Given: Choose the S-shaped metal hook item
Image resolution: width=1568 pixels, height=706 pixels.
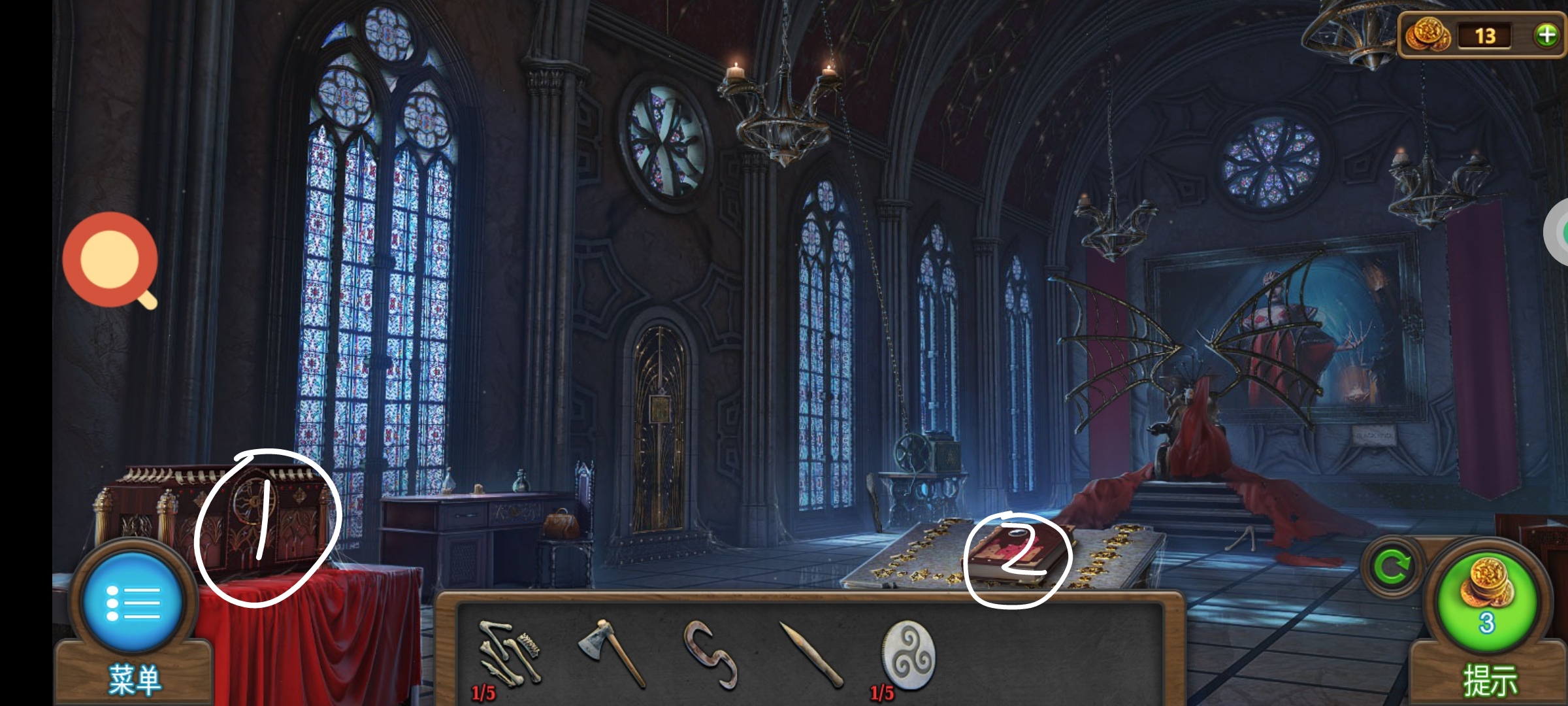Looking at the screenshot, I should pos(710,654).
